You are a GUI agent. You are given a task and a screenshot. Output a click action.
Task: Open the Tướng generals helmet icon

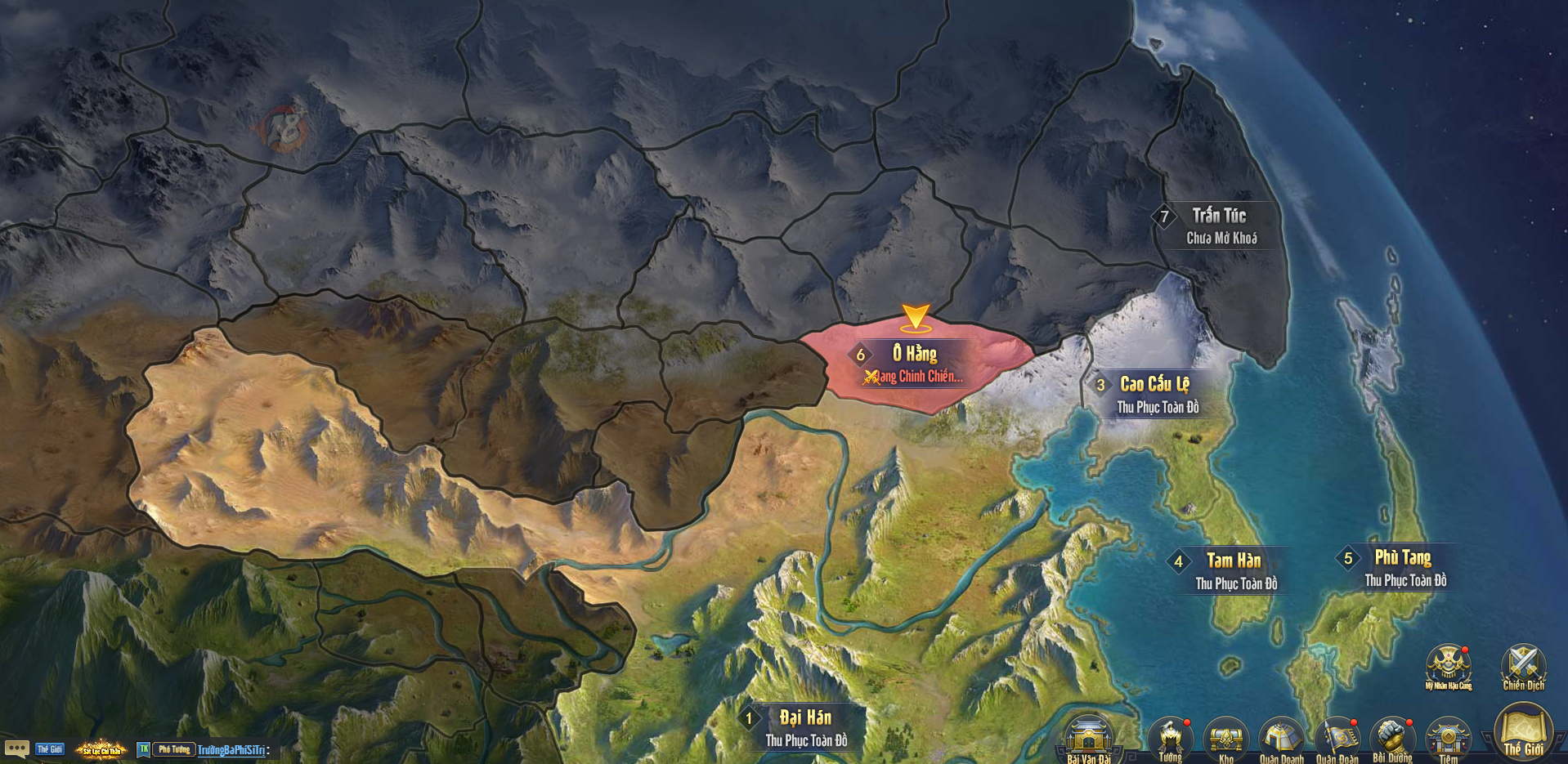[x=1170, y=738]
